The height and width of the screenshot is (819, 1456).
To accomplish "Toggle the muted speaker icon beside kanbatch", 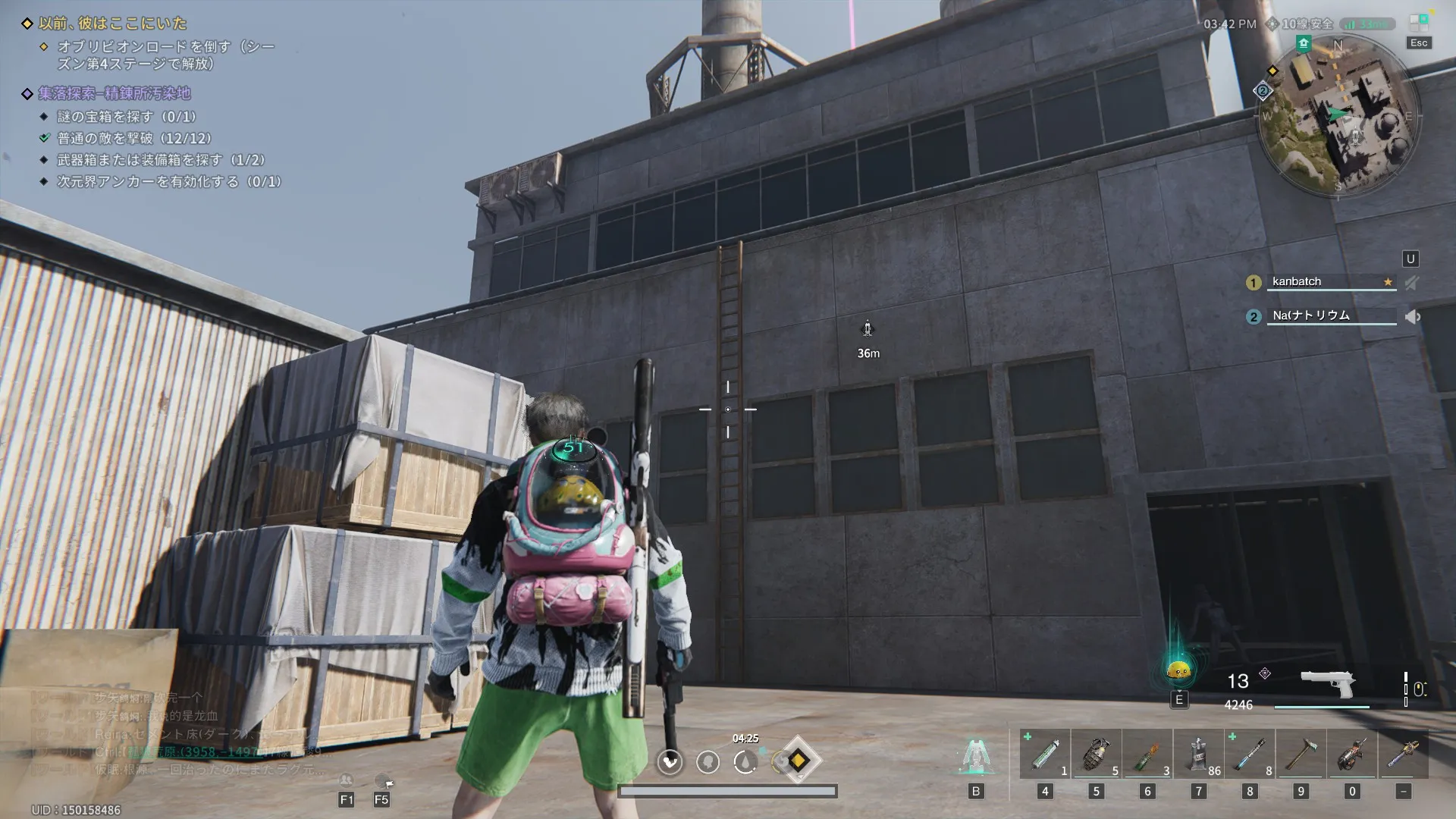I will (x=1412, y=283).
